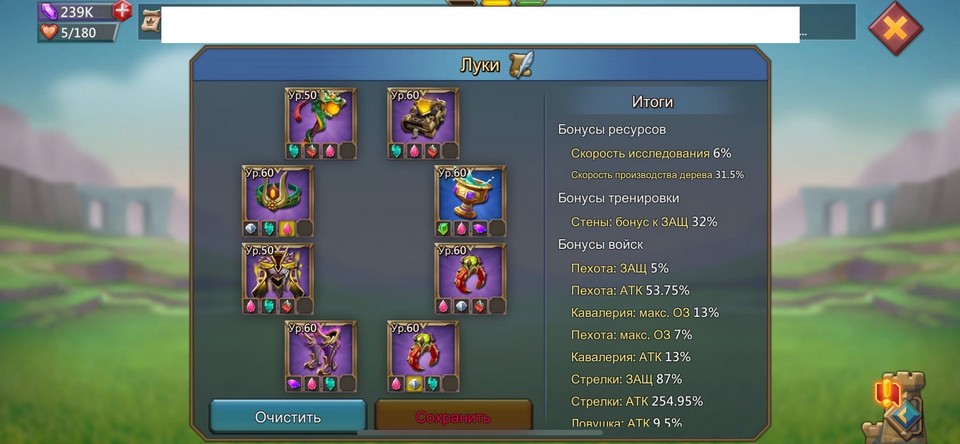Close the equipment set window

(895, 29)
